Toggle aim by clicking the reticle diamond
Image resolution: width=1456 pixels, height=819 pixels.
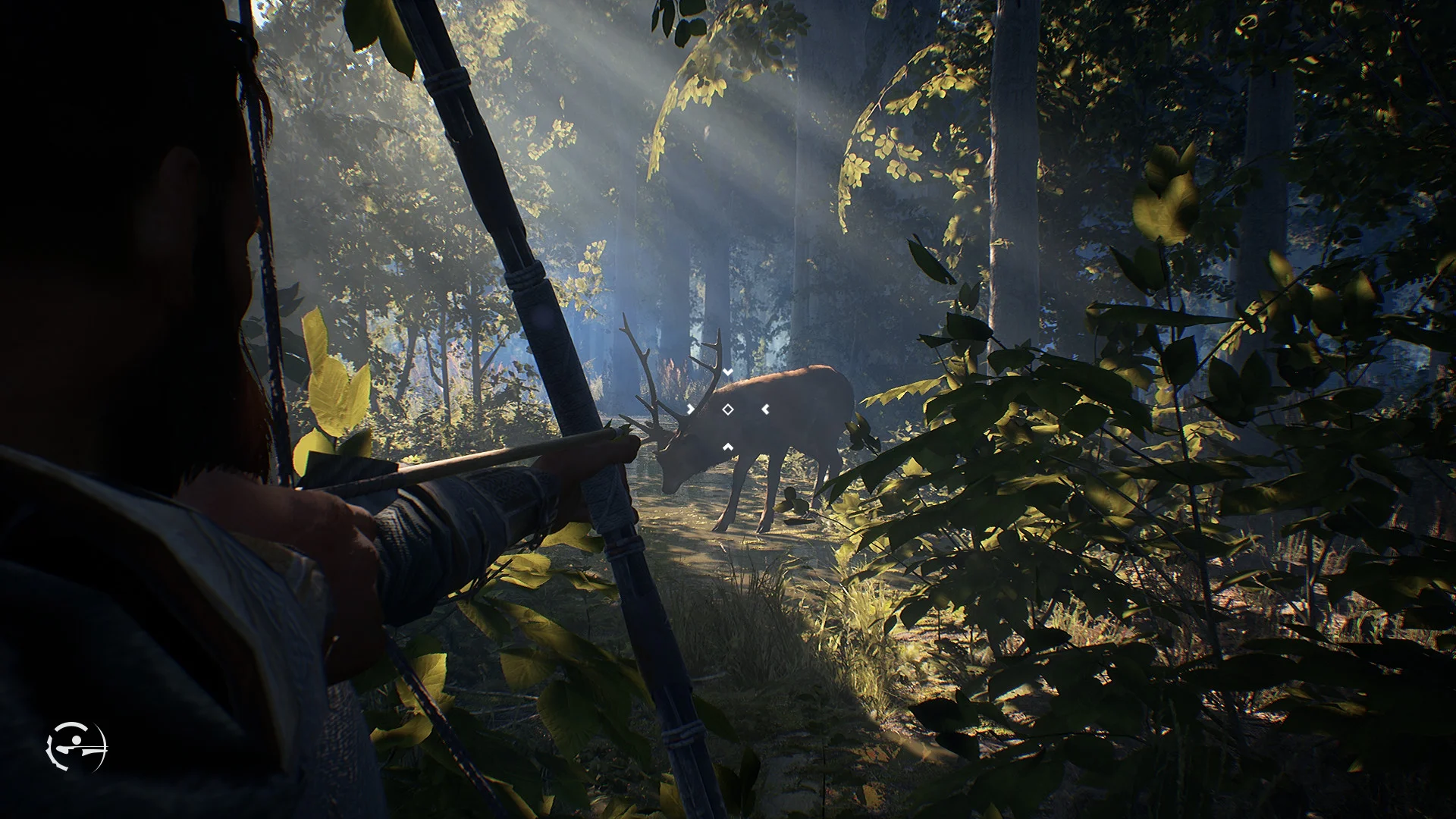tap(727, 409)
